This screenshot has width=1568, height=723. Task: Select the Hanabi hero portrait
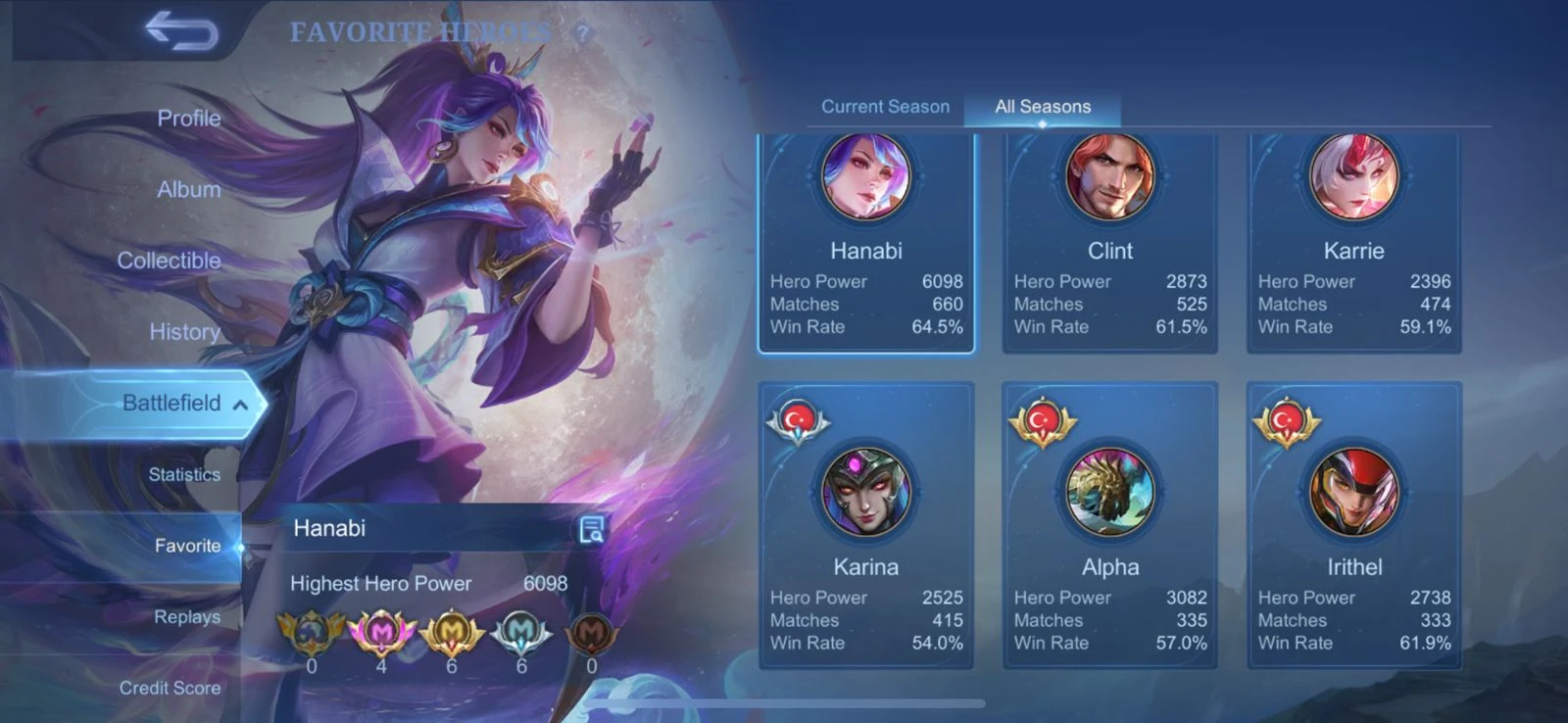[x=865, y=176]
